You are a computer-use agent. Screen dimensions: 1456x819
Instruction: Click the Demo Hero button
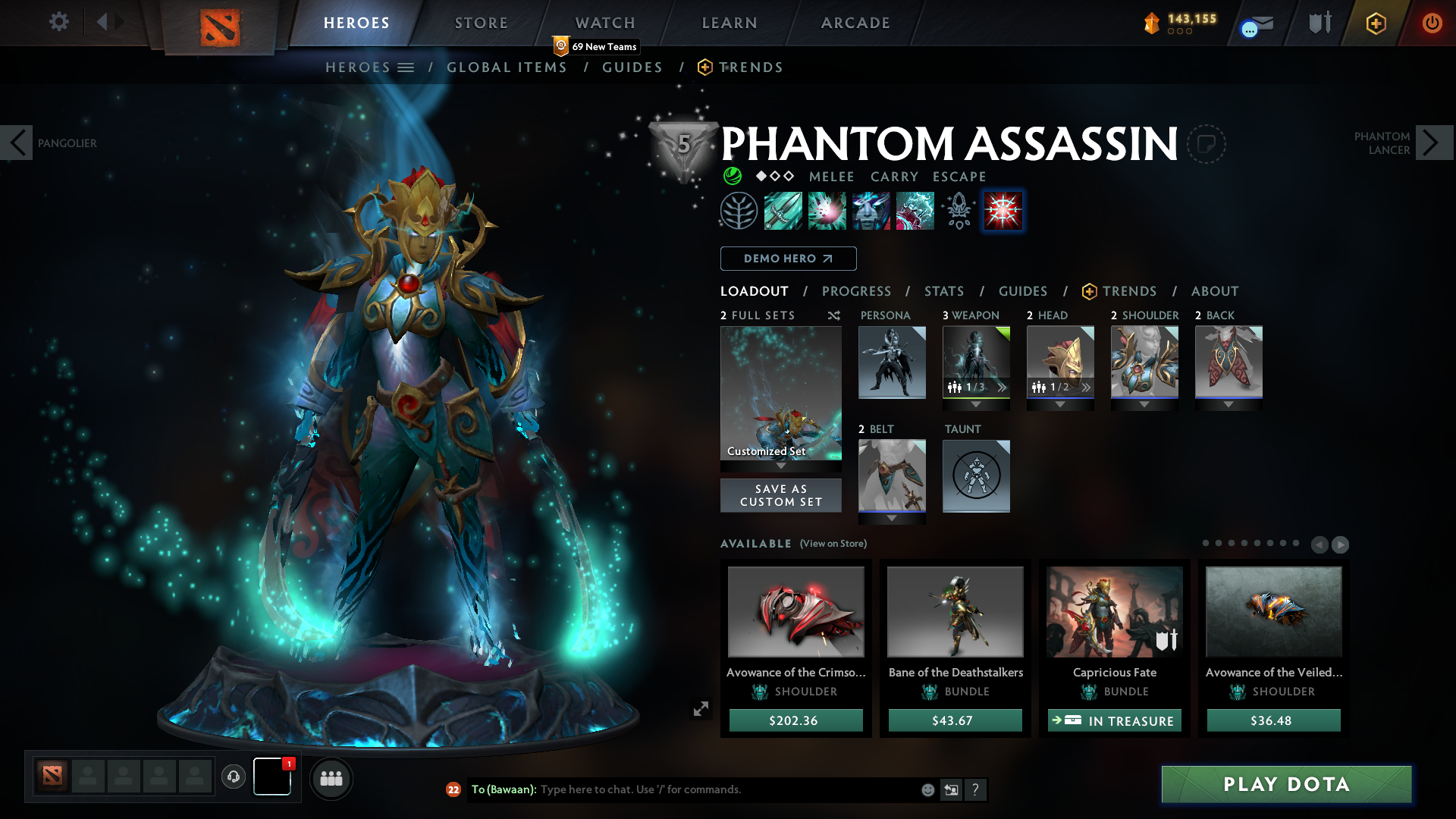788,259
